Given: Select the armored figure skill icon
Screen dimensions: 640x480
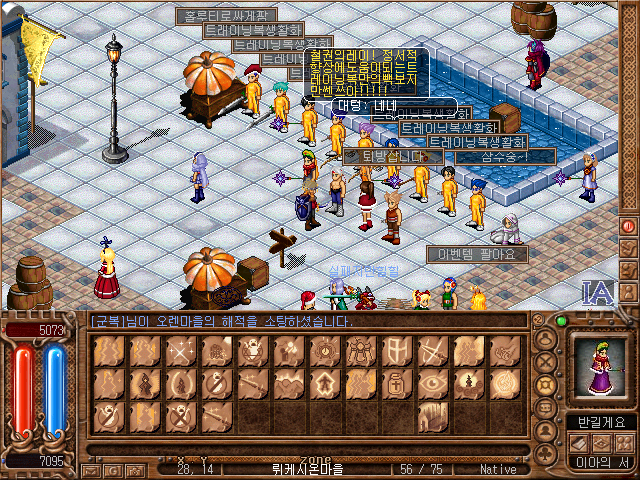Looking at the screenshot, I should (361, 351).
